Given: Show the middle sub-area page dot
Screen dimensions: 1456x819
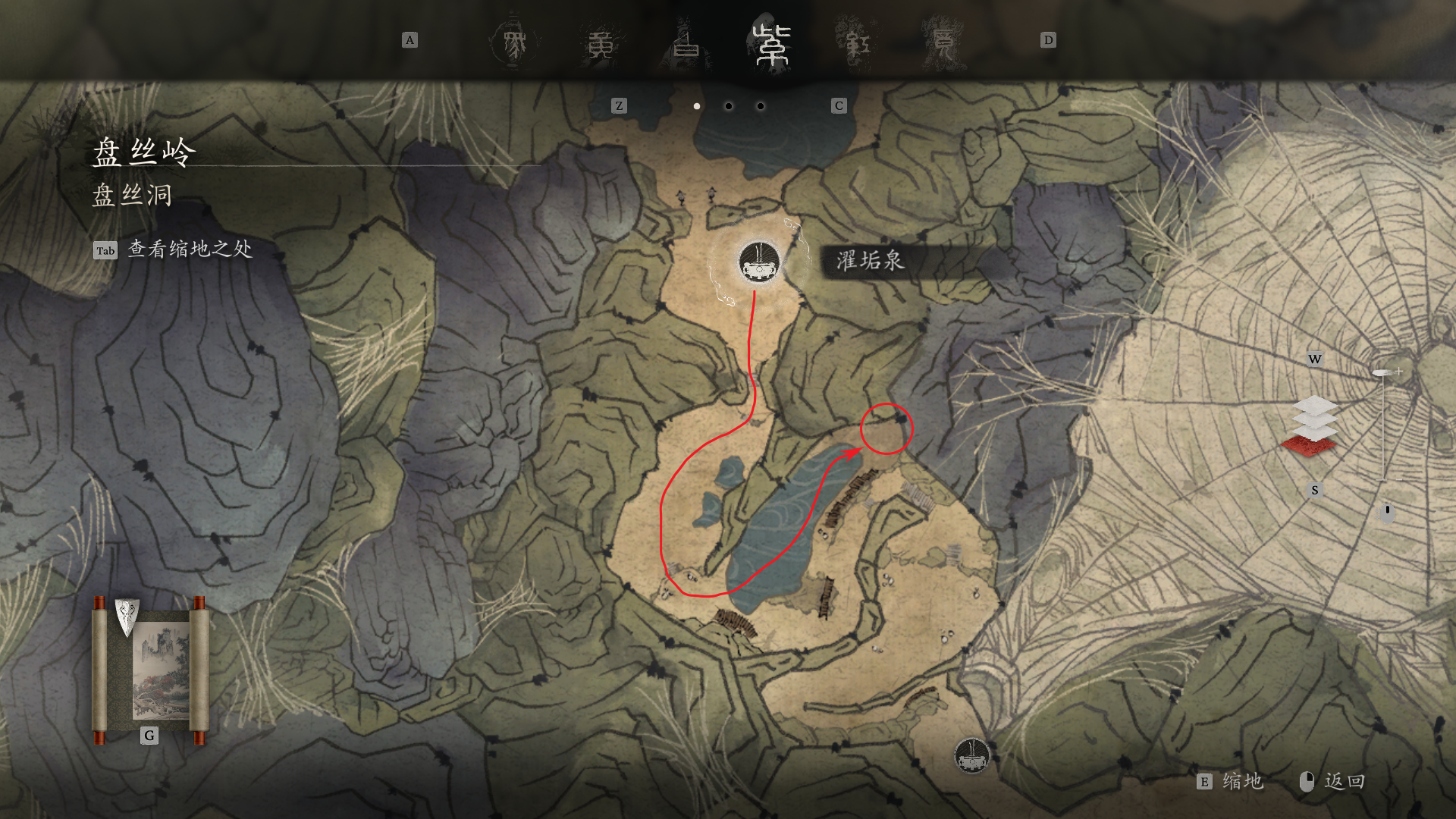Looking at the screenshot, I should (x=729, y=106).
